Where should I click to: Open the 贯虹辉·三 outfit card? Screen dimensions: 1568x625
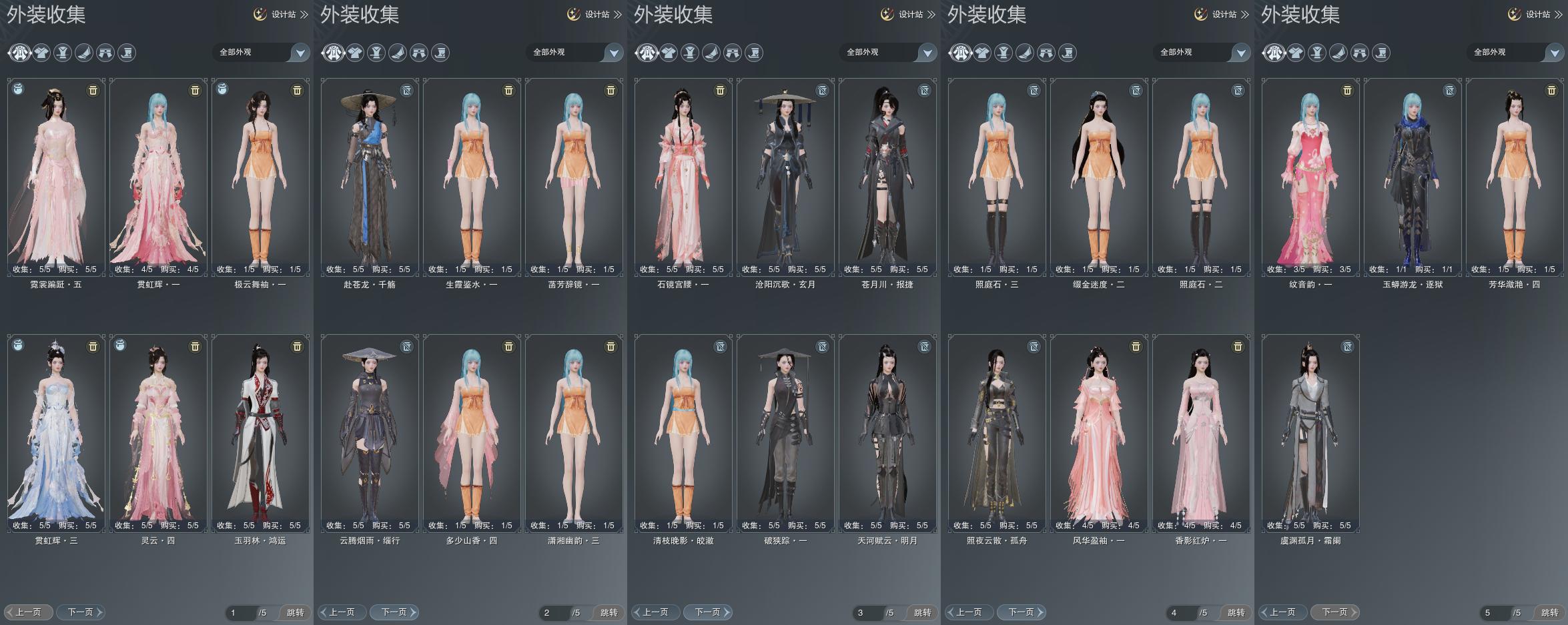56,433
